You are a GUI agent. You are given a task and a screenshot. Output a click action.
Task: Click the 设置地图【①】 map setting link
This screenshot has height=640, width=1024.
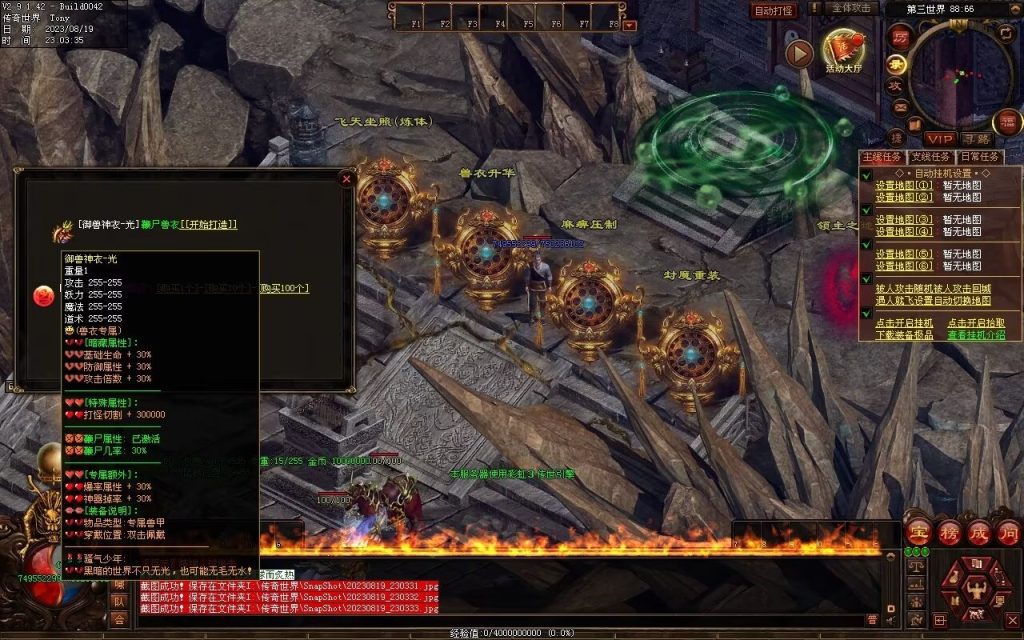(904, 185)
